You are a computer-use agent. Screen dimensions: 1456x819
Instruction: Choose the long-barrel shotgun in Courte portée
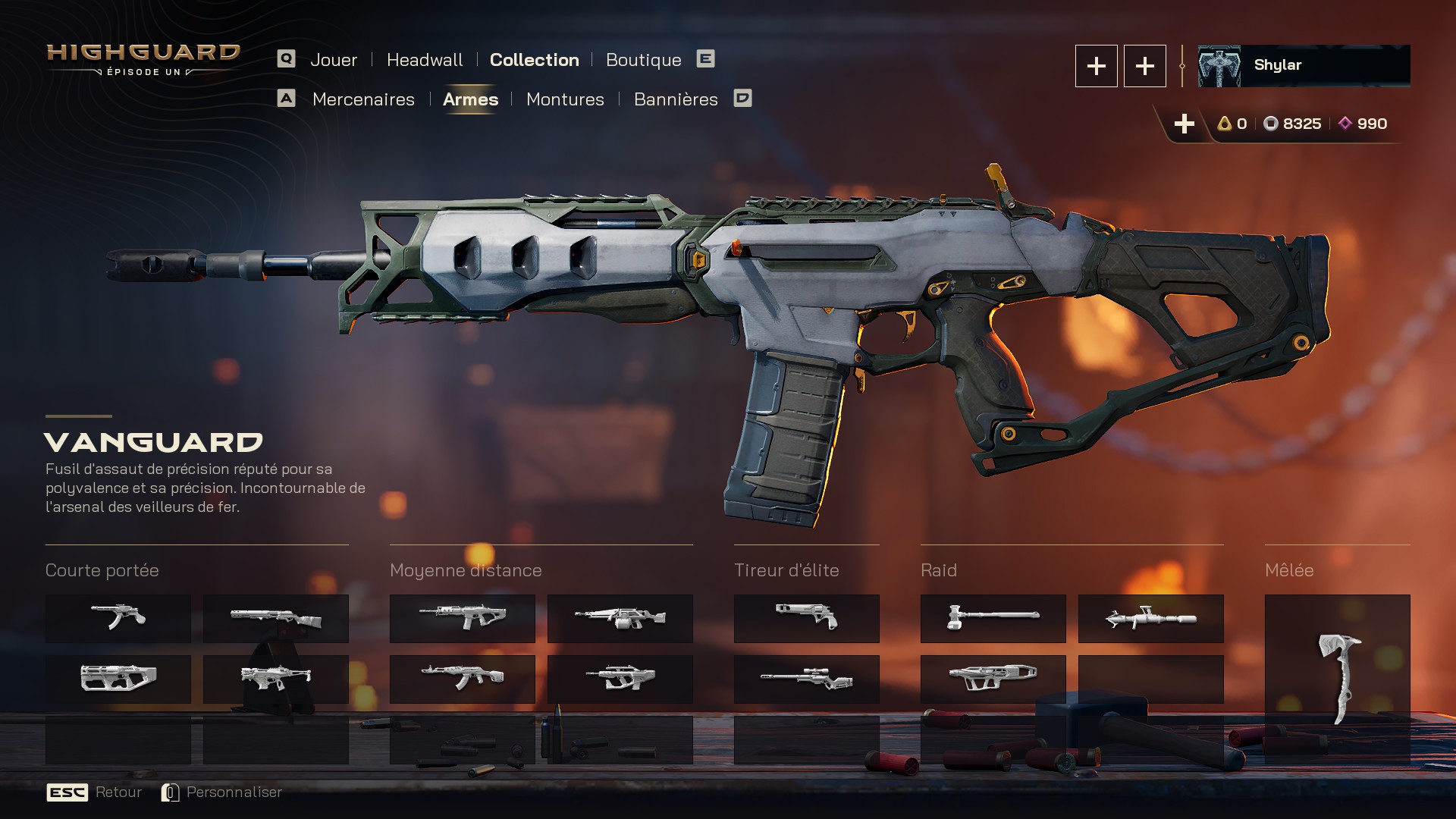[x=275, y=618]
